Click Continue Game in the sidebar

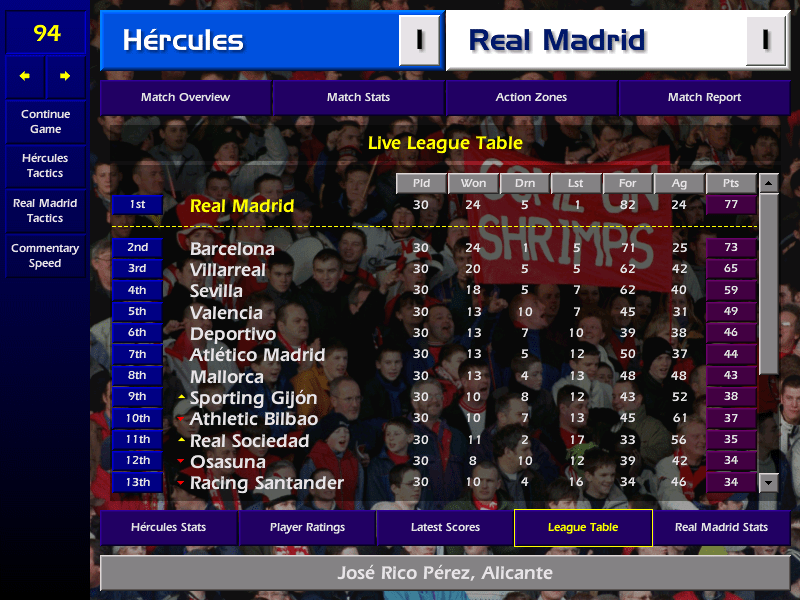45,121
